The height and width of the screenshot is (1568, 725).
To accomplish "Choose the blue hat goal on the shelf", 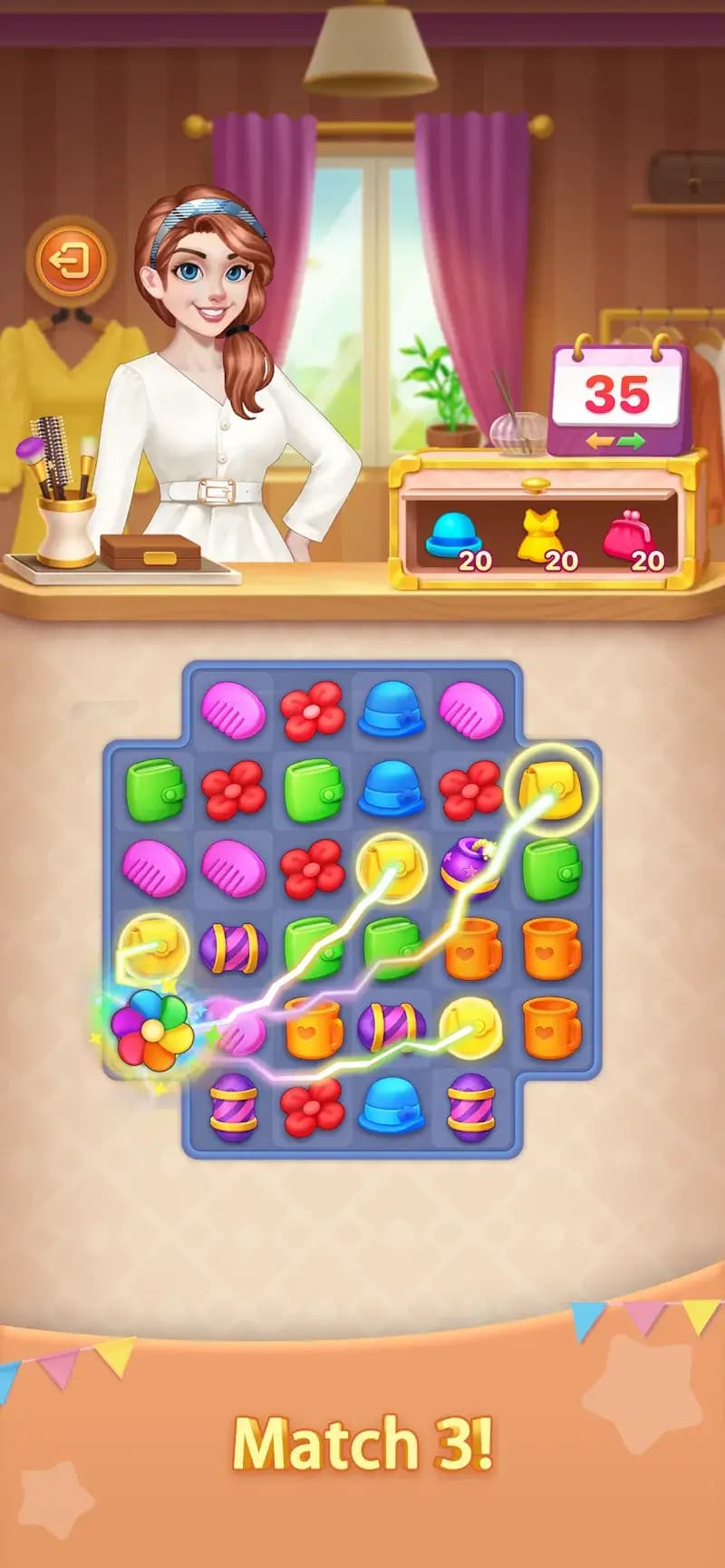I will [x=453, y=534].
